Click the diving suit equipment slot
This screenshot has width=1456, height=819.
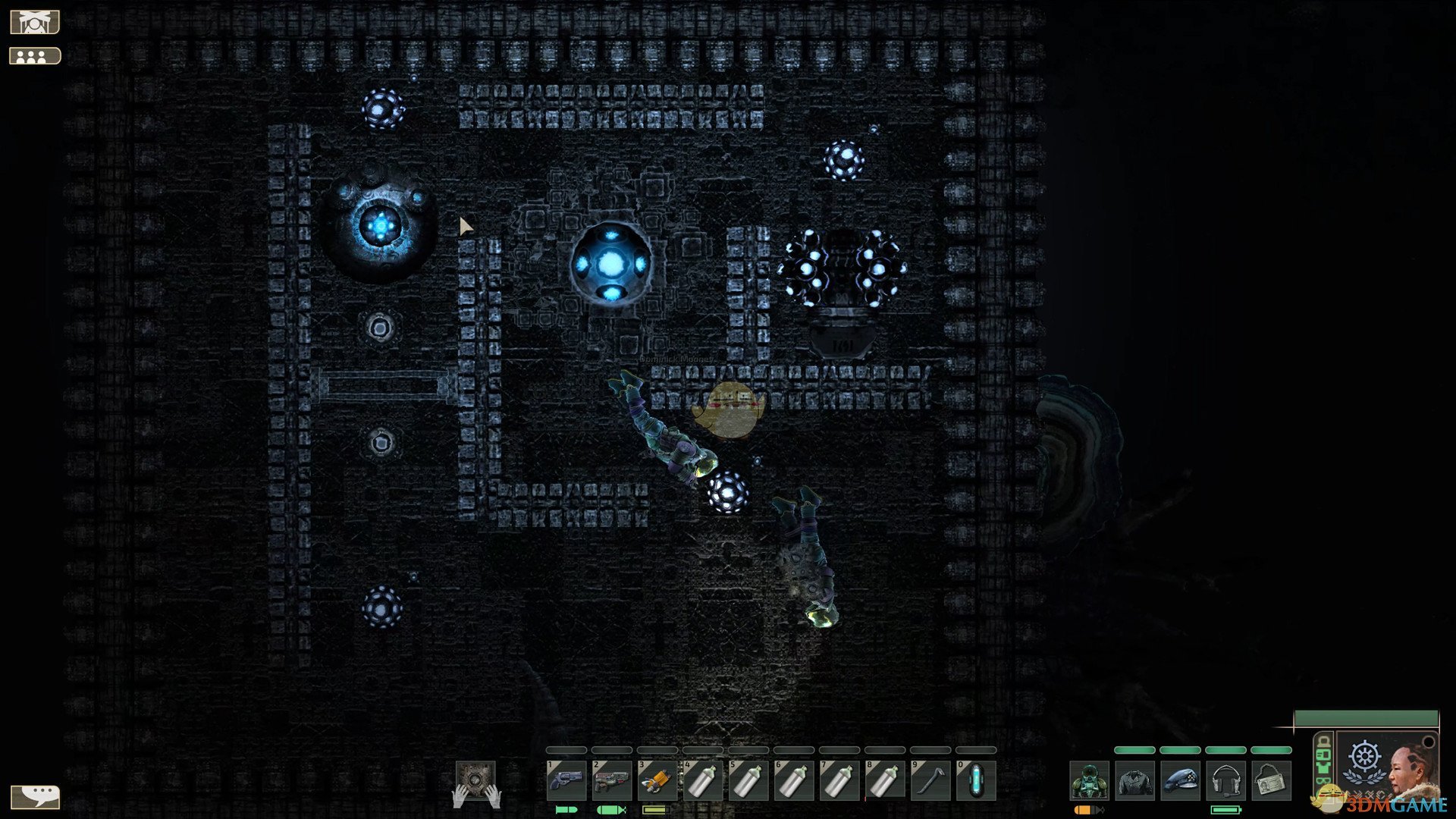1089,781
